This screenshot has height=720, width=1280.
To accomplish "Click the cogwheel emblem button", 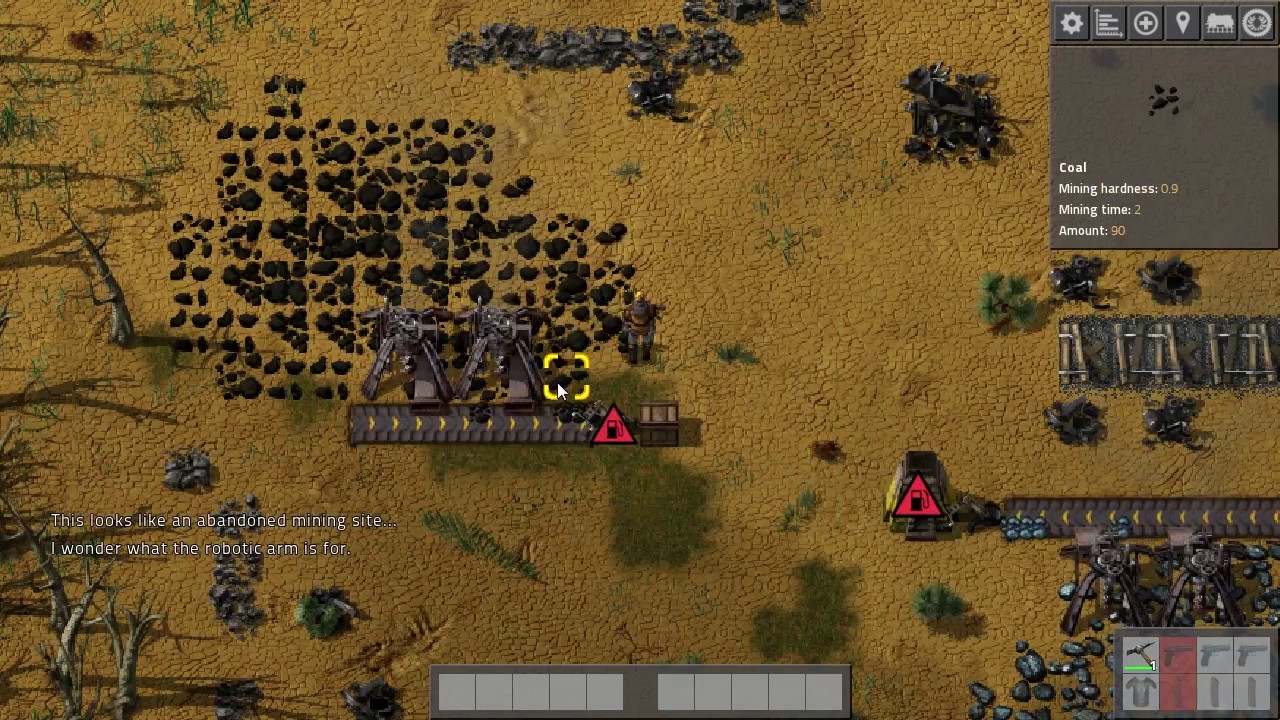I will click(1257, 23).
